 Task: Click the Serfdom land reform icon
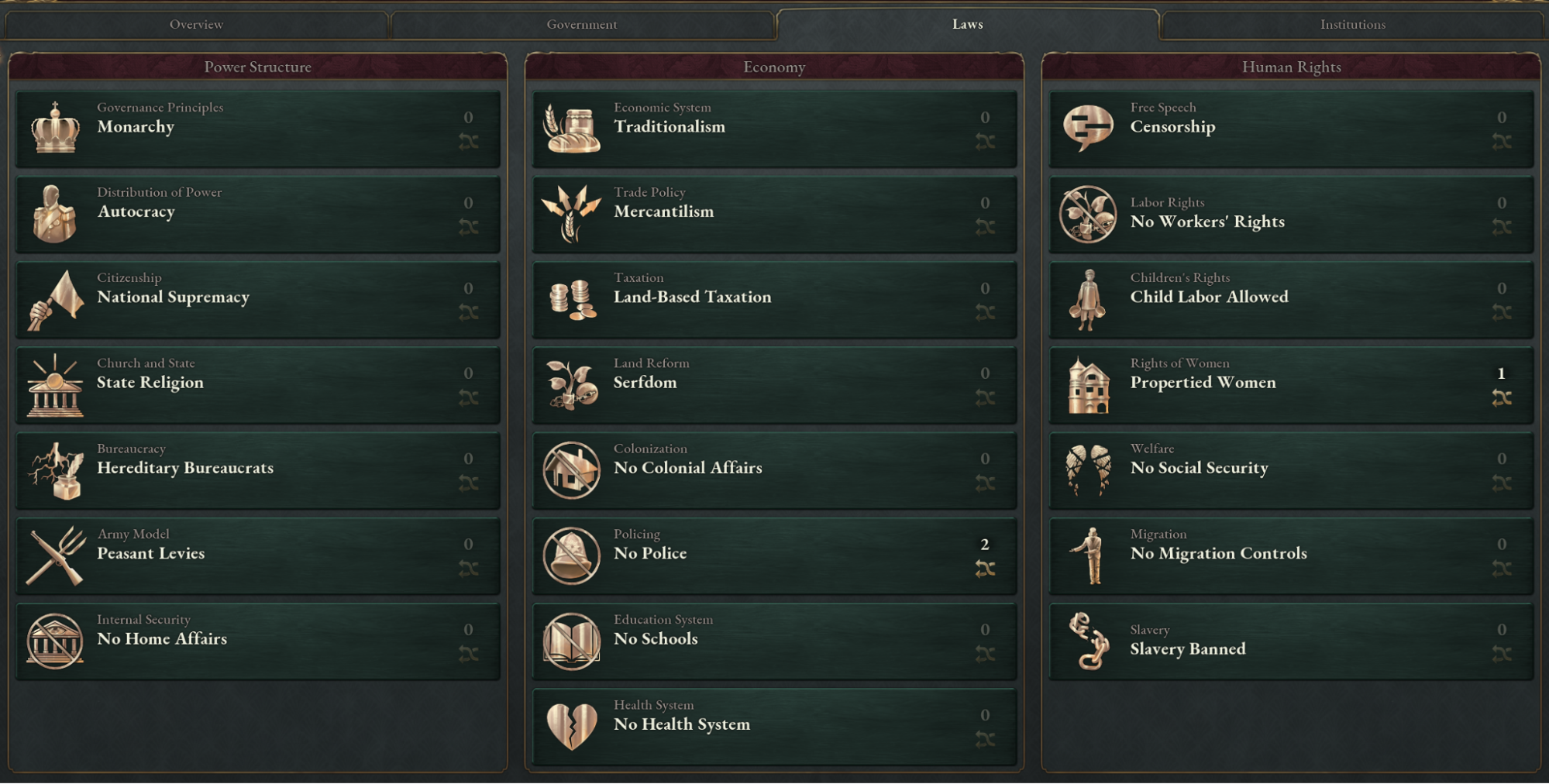[571, 385]
